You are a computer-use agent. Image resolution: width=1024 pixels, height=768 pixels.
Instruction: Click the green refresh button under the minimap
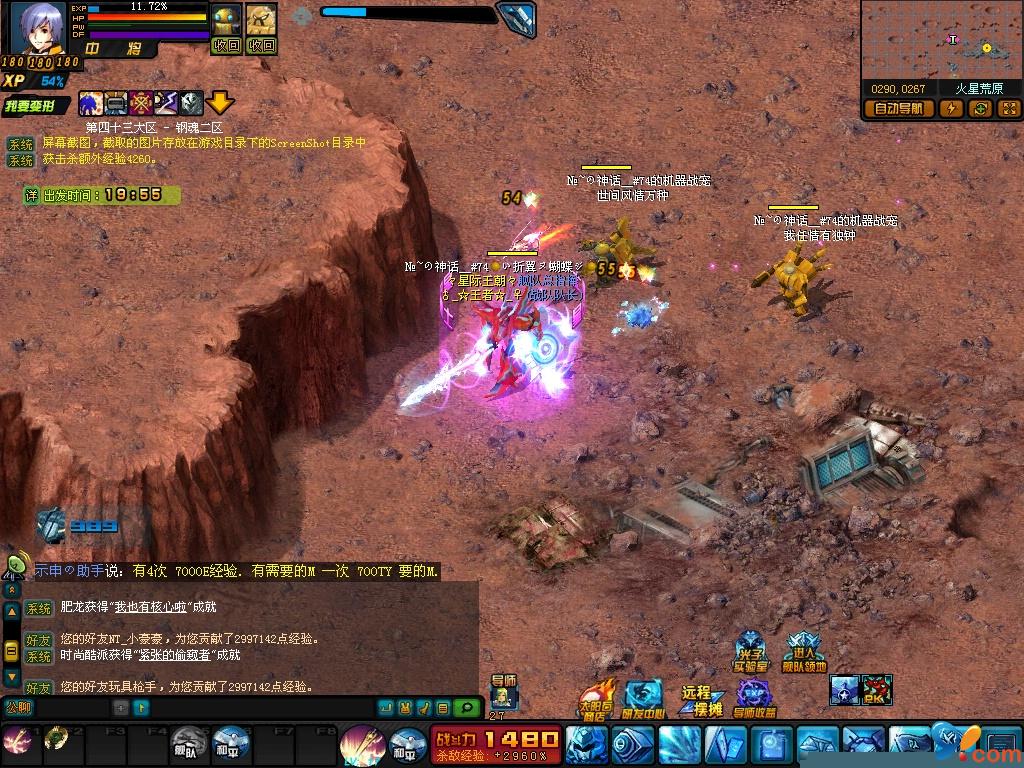(981, 108)
